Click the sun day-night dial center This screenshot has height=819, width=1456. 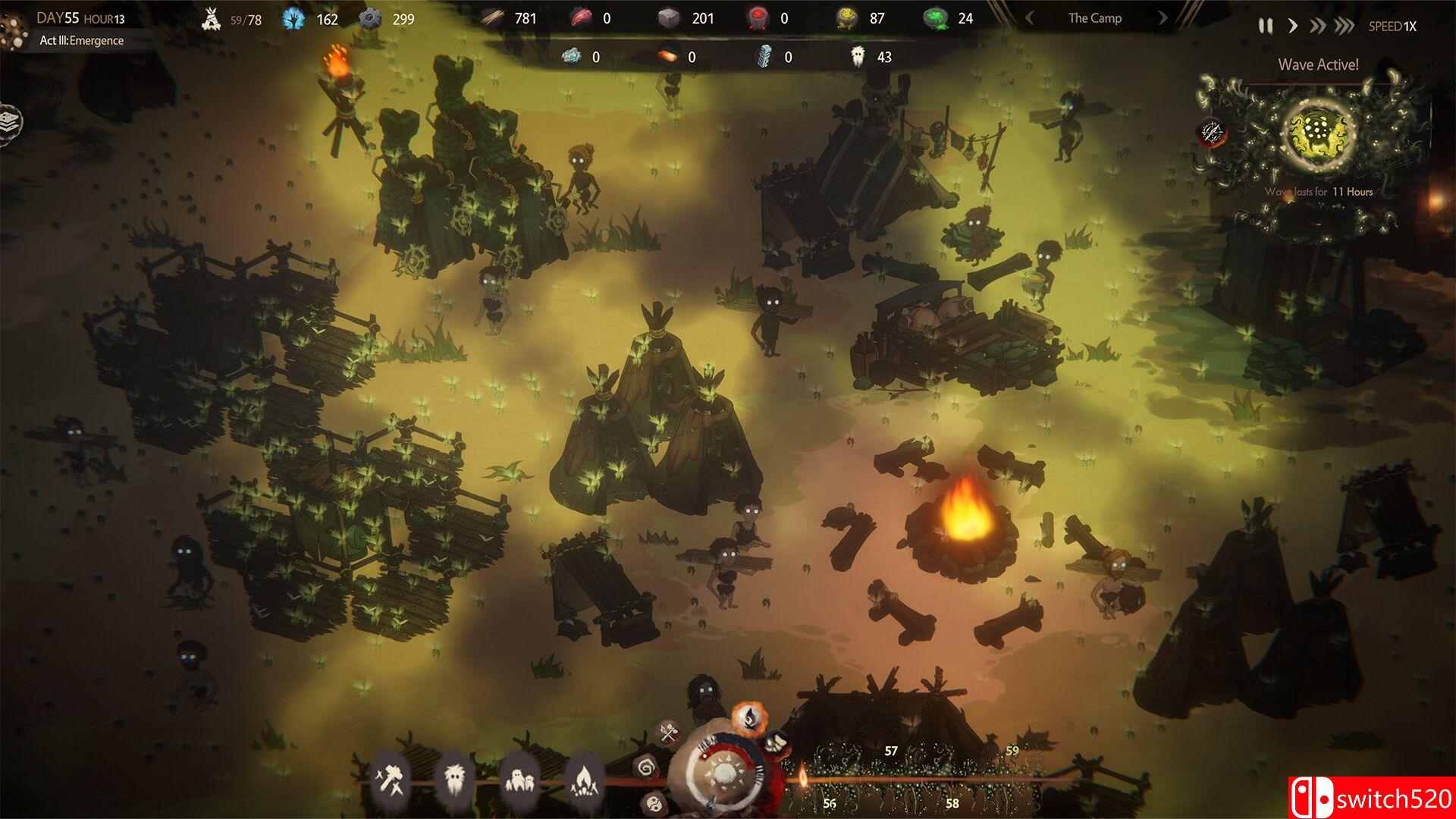725,773
